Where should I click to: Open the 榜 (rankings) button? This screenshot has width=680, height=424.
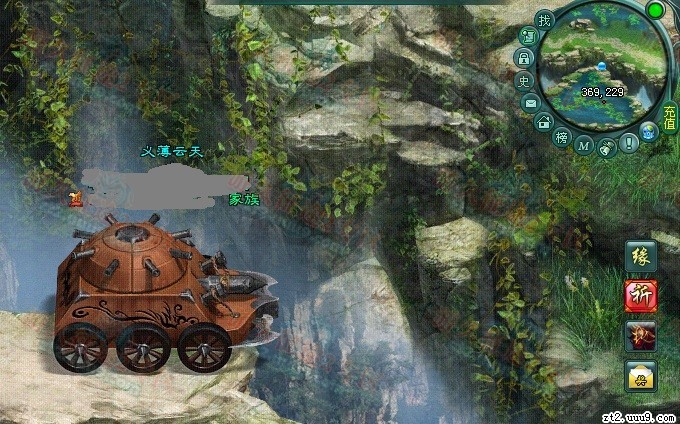[562, 136]
